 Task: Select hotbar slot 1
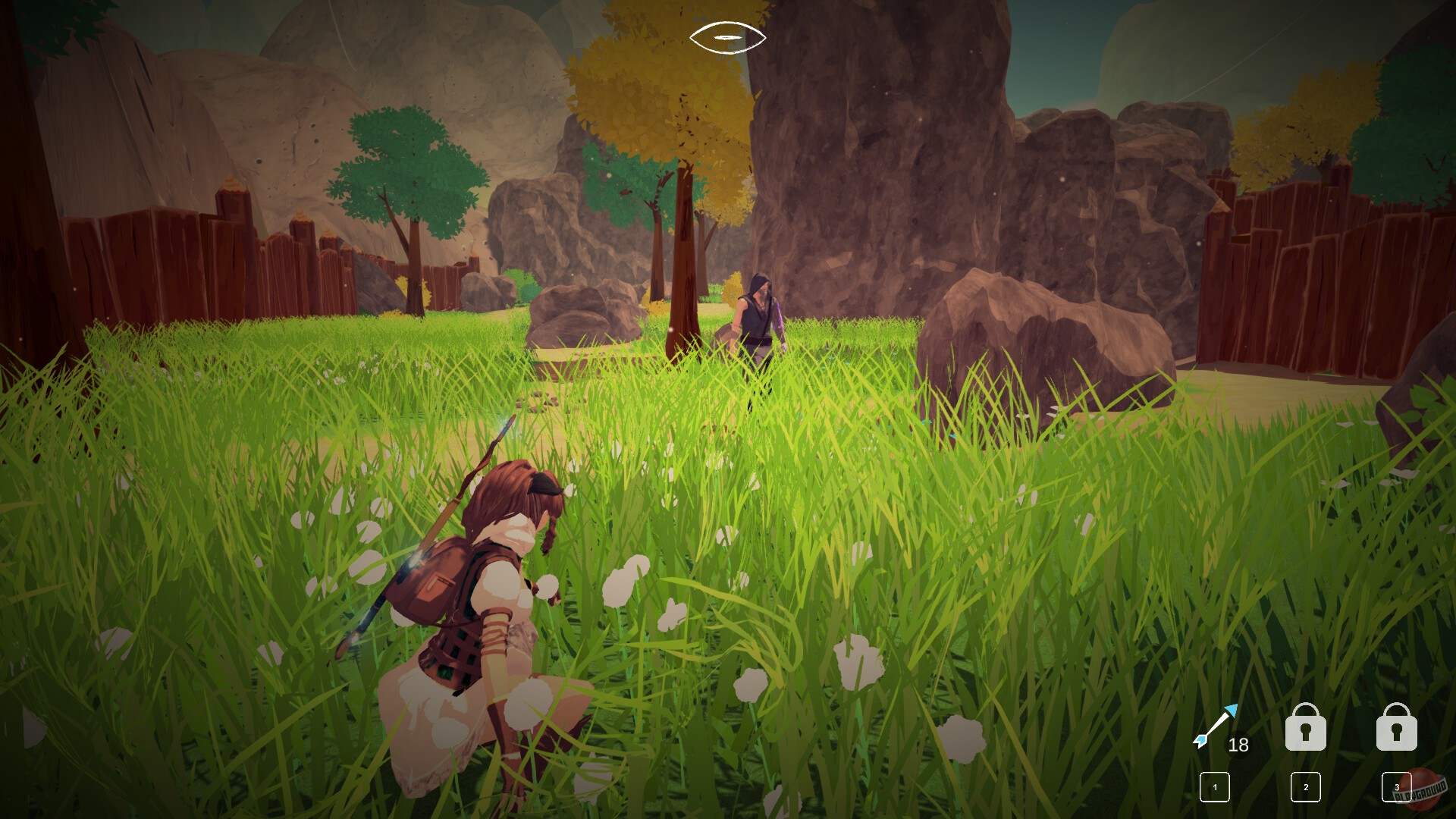click(1216, 789)
